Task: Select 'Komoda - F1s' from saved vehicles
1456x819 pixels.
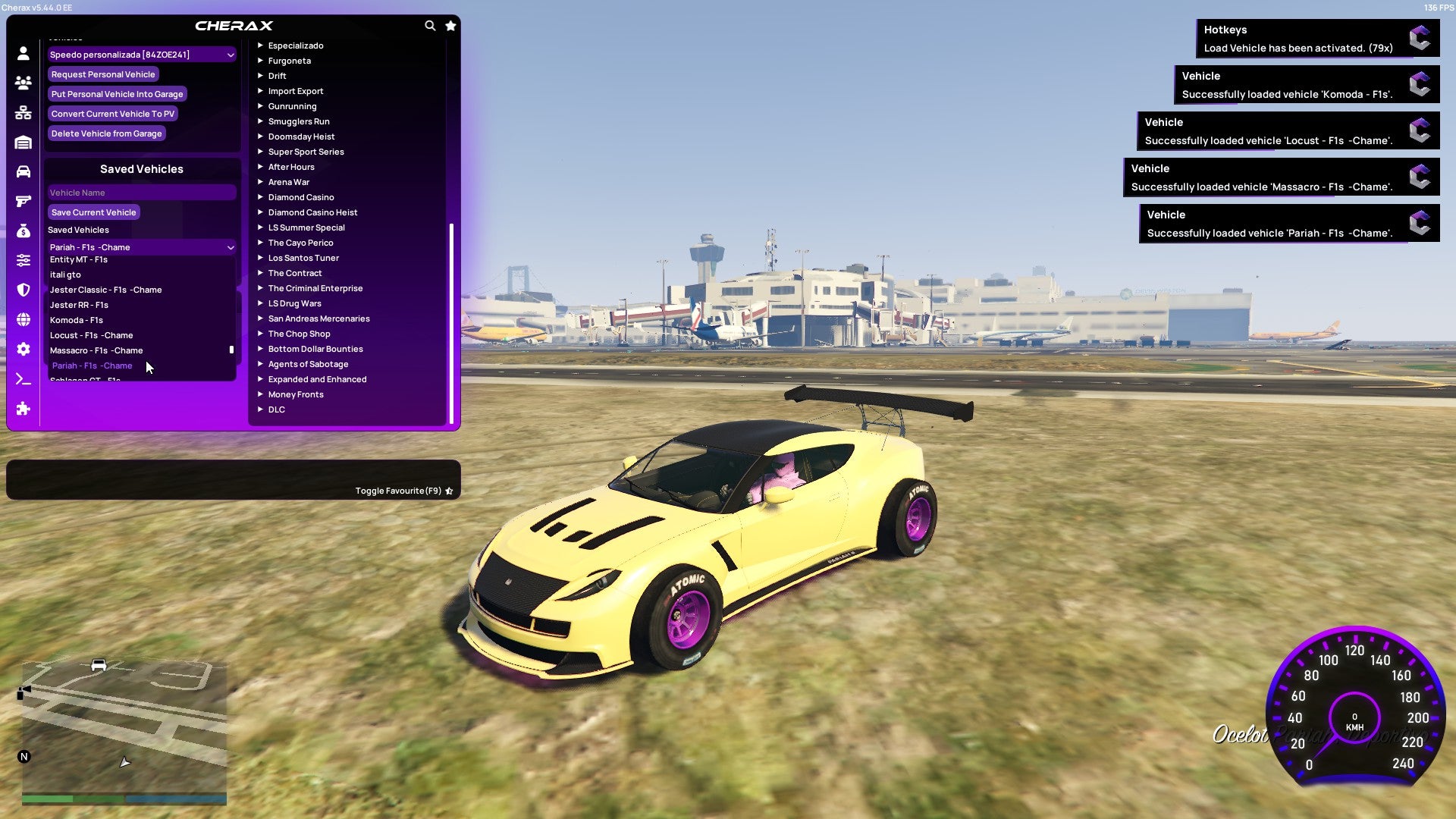Action: pyautogui.click(x=77, y=319)
